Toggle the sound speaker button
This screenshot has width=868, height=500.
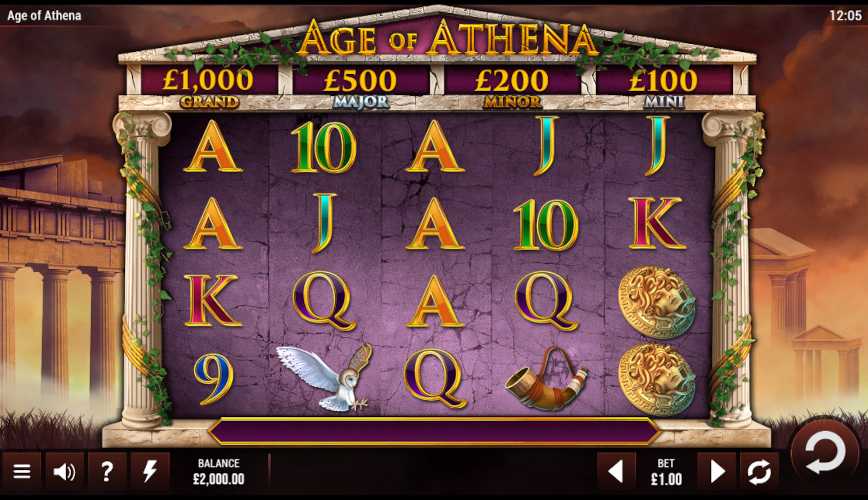click(64, 471)
